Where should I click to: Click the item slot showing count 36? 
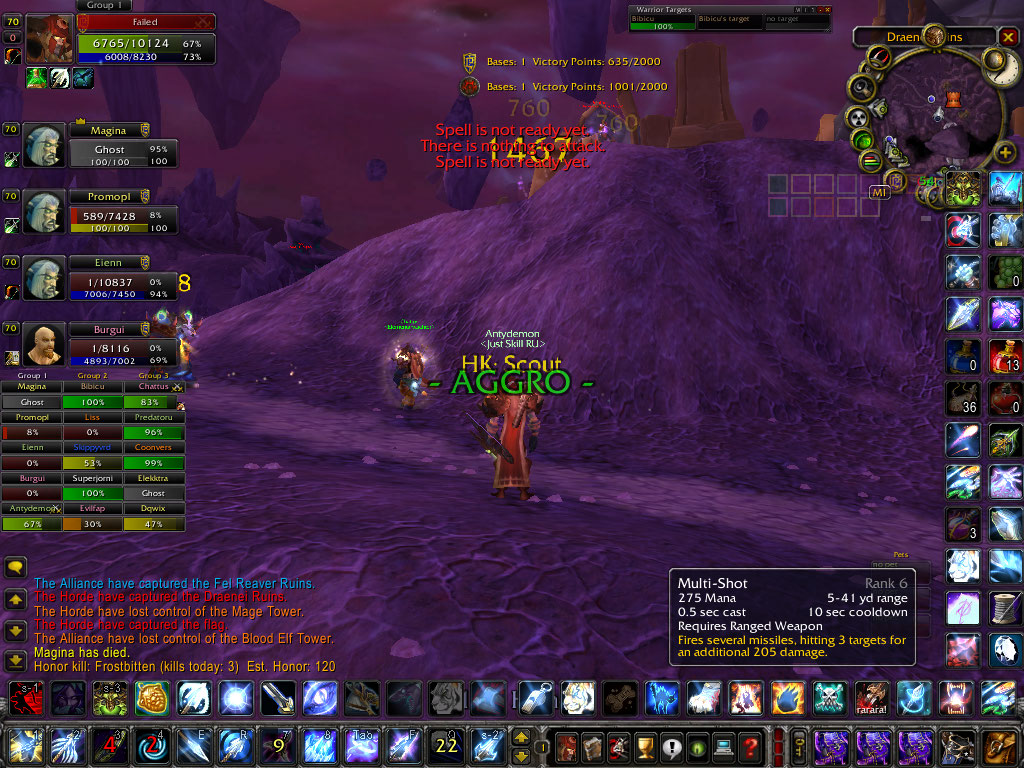coord(963,399)
